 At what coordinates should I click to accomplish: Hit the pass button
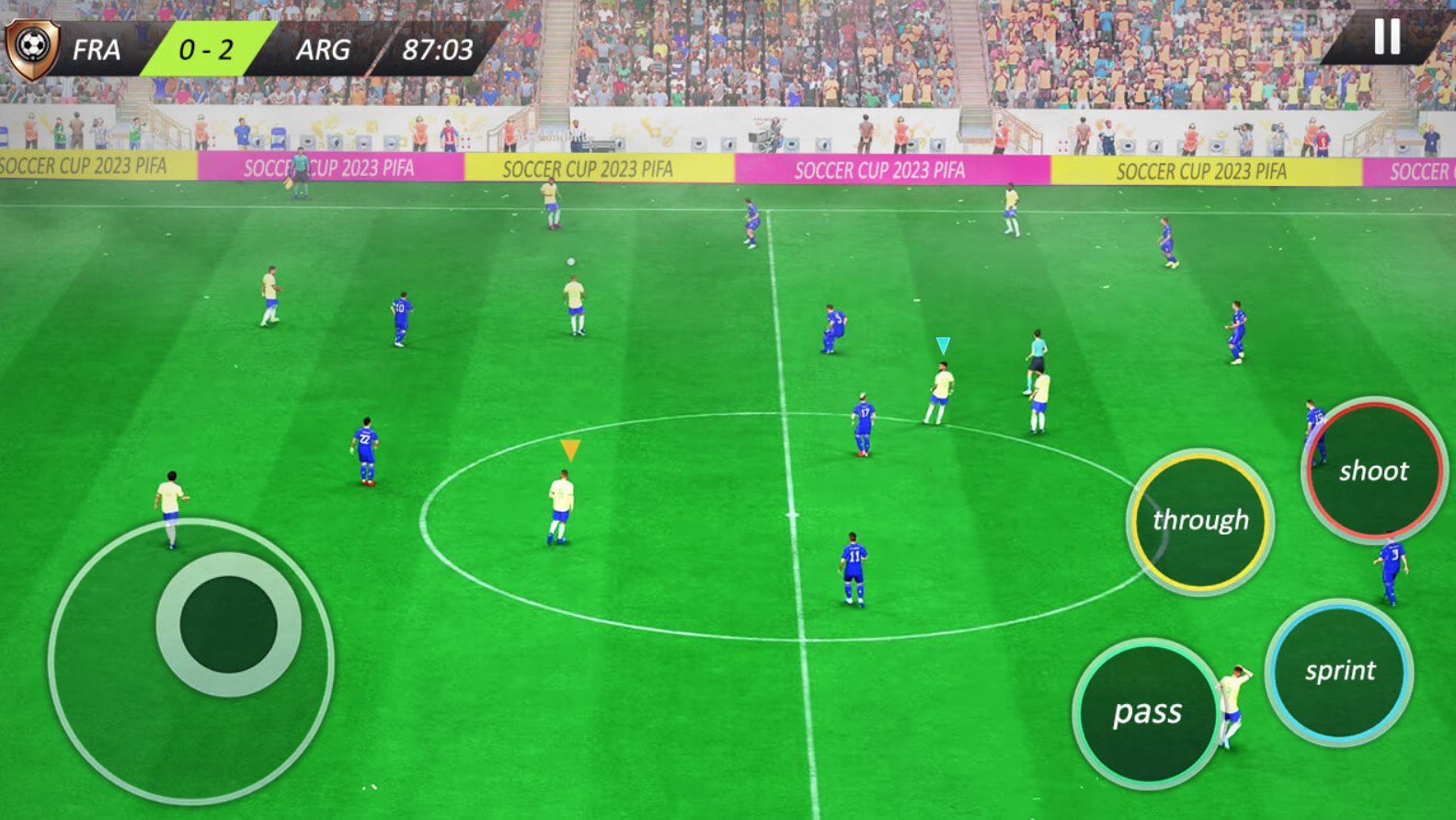click(x=1147, y=712)
